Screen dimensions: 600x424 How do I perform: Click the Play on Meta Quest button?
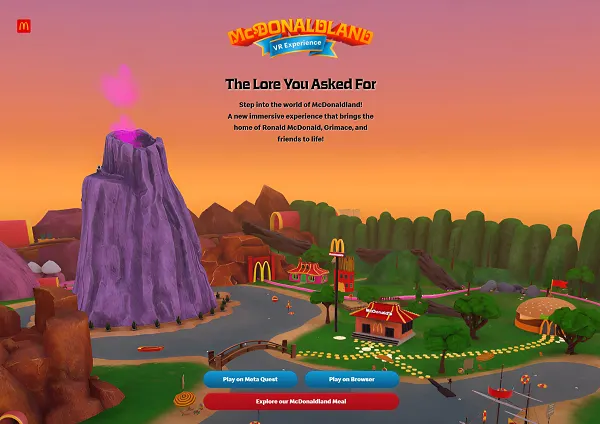pyautogui.click(x=251, y=380)
